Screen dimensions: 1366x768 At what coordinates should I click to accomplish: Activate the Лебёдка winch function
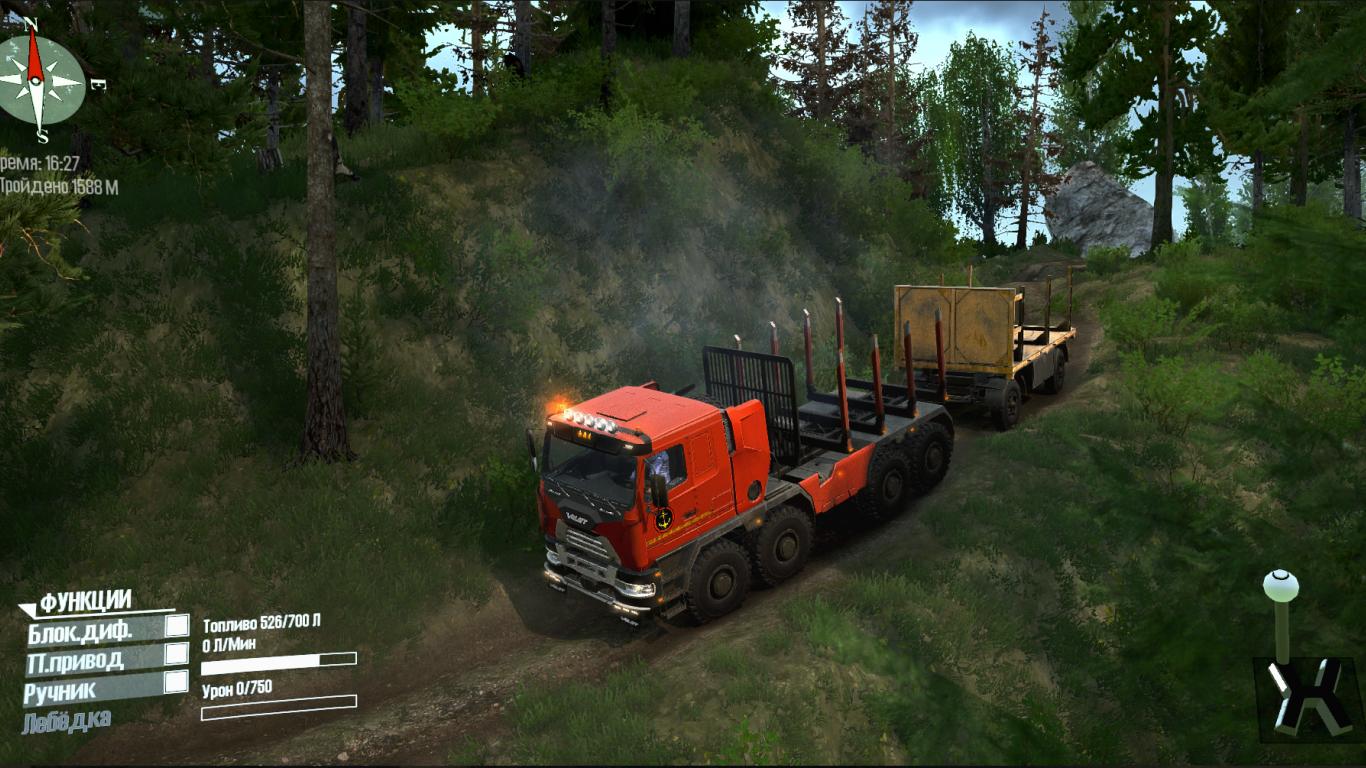pyautogui.click(x=66, y=720)
